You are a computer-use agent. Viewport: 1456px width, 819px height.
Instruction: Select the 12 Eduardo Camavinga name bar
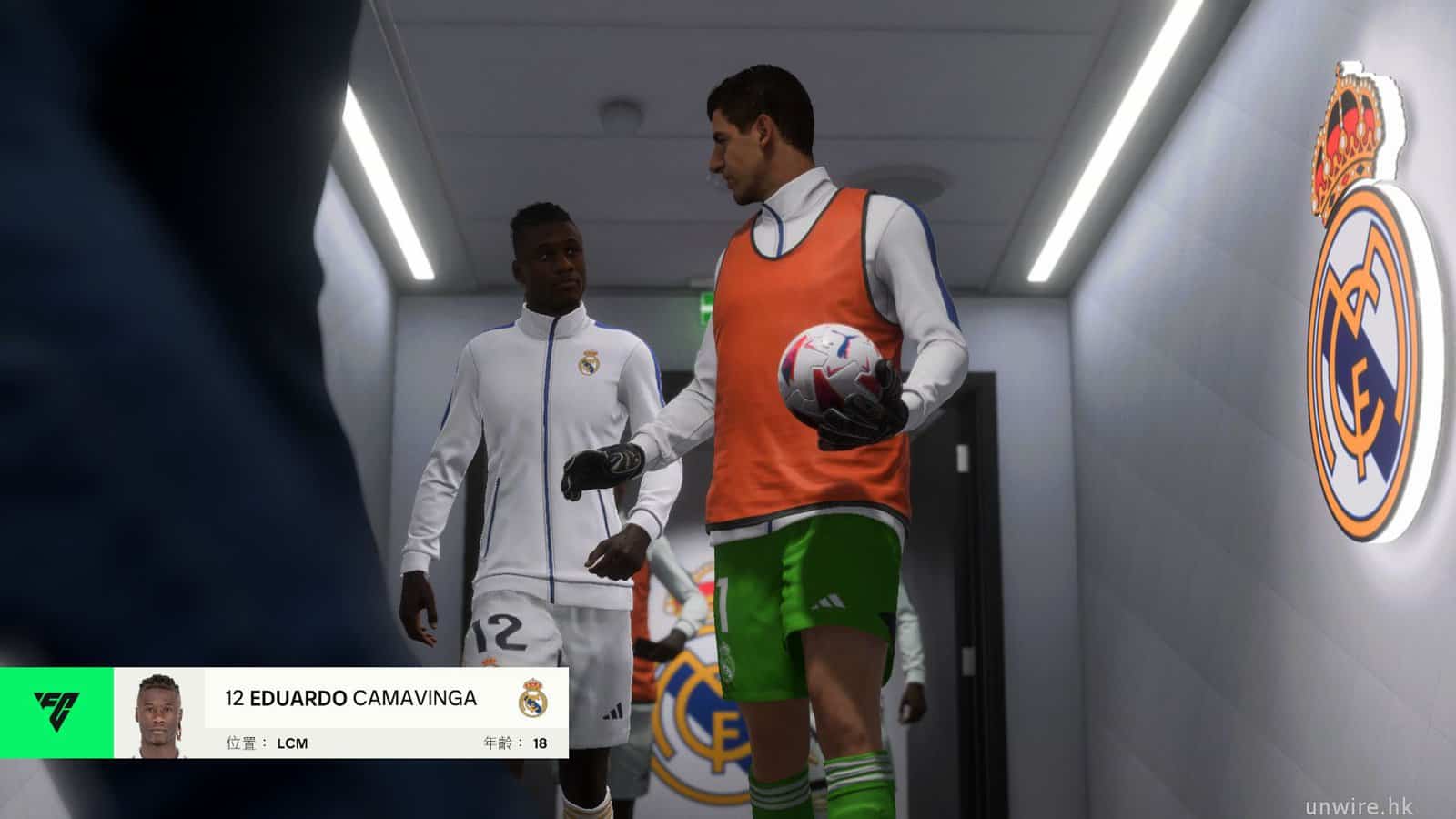[x=351, y=698]
